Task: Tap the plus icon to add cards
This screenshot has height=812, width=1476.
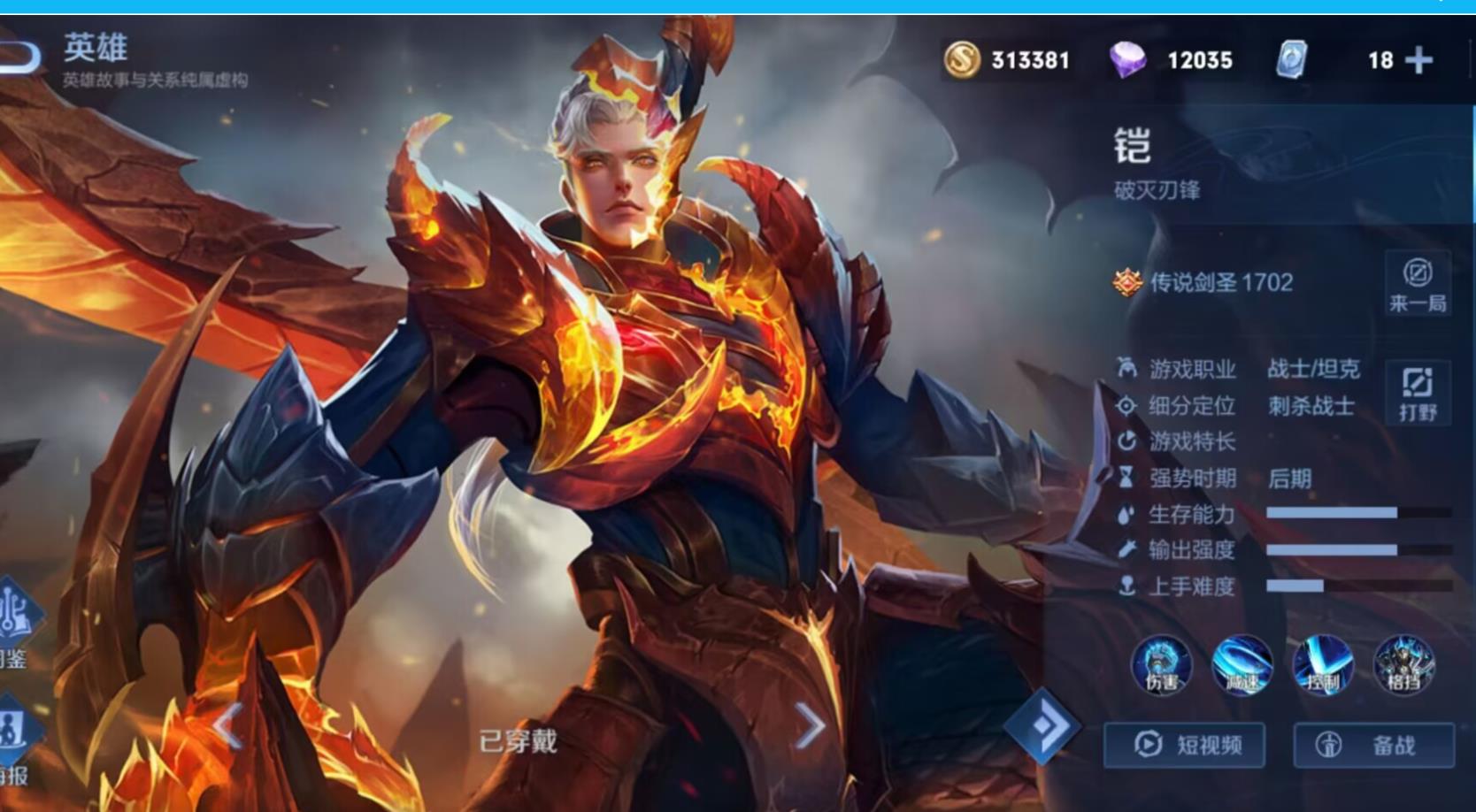Action: coord(1419,60)
